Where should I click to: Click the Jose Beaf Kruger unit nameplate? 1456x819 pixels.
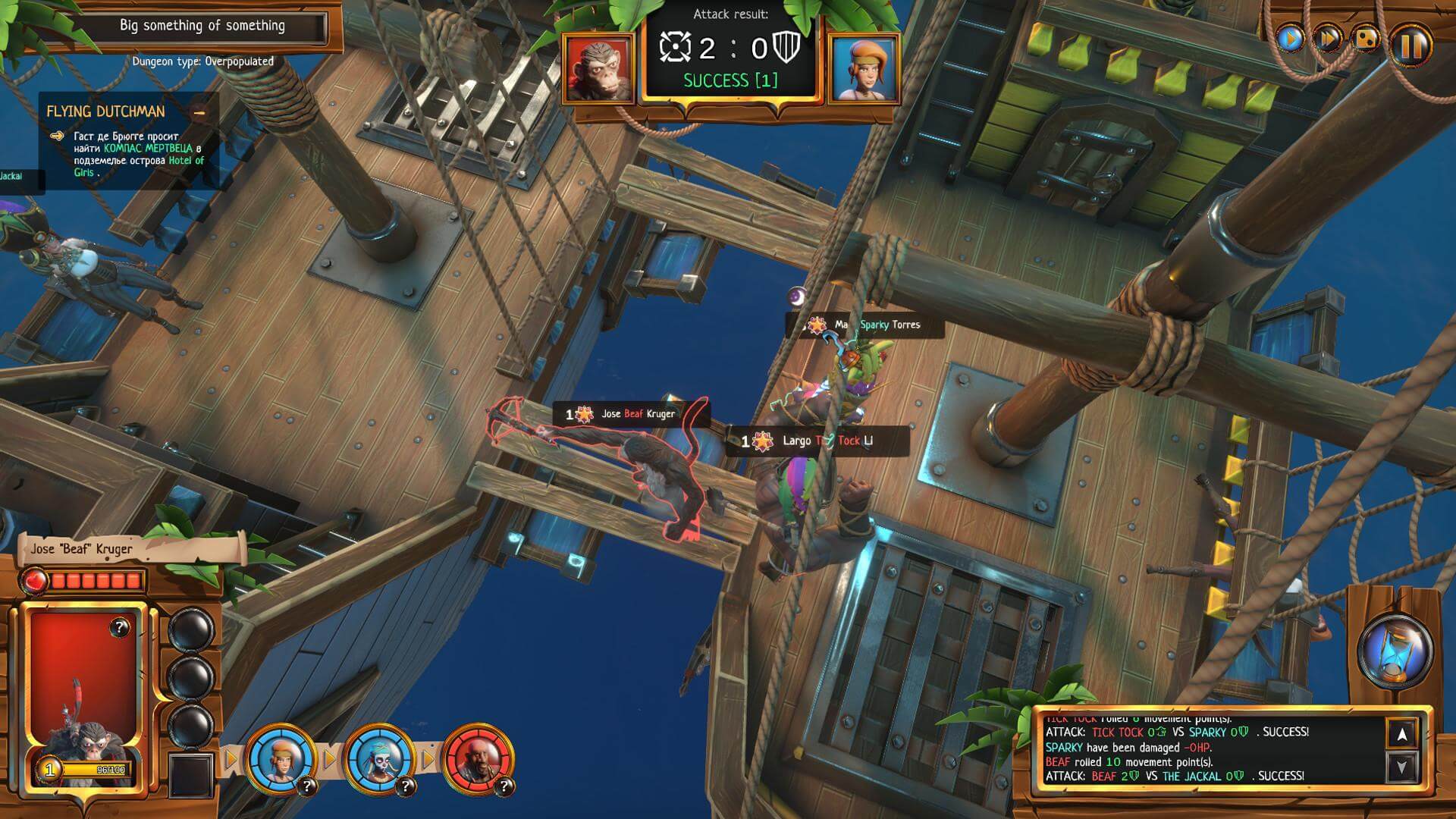pyautogui.click(x=630, y=414)
